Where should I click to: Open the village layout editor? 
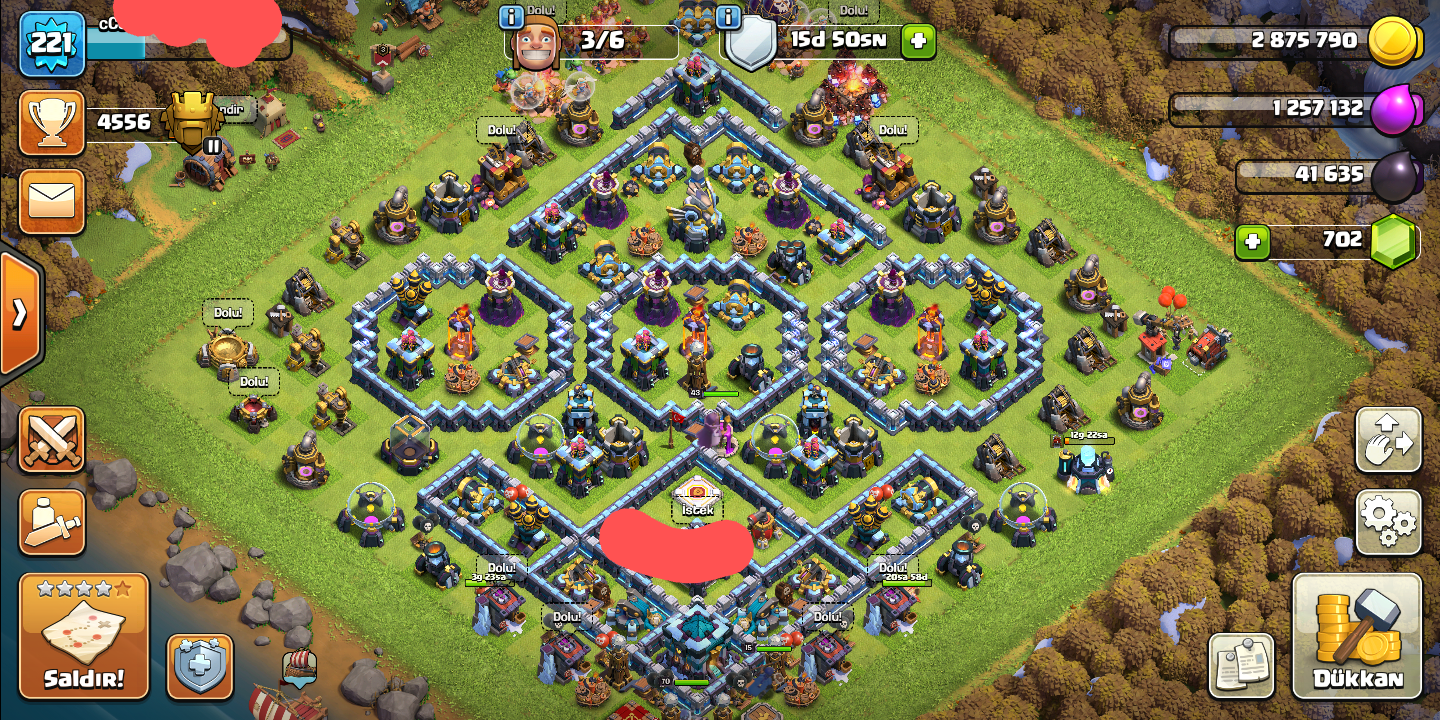click(1388, 439)
